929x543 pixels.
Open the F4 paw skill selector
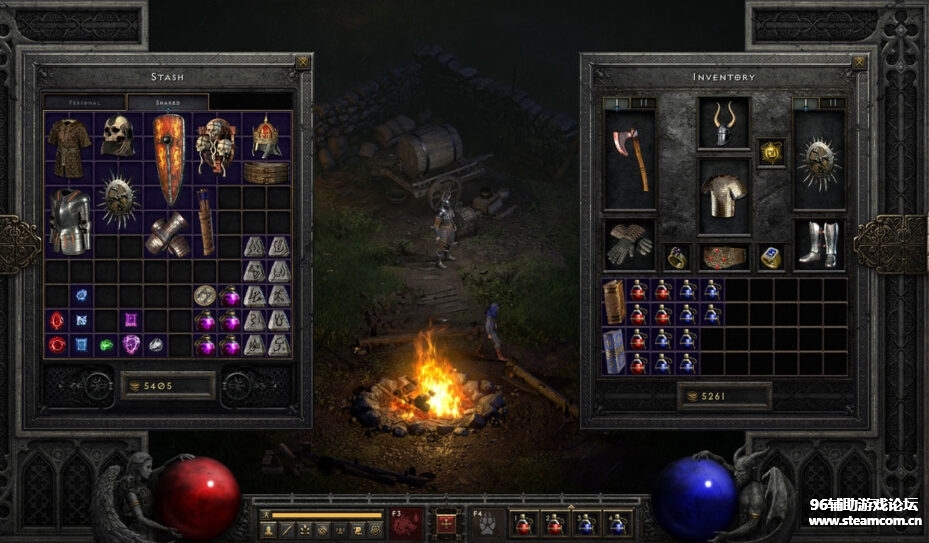[x=489, y=523]
